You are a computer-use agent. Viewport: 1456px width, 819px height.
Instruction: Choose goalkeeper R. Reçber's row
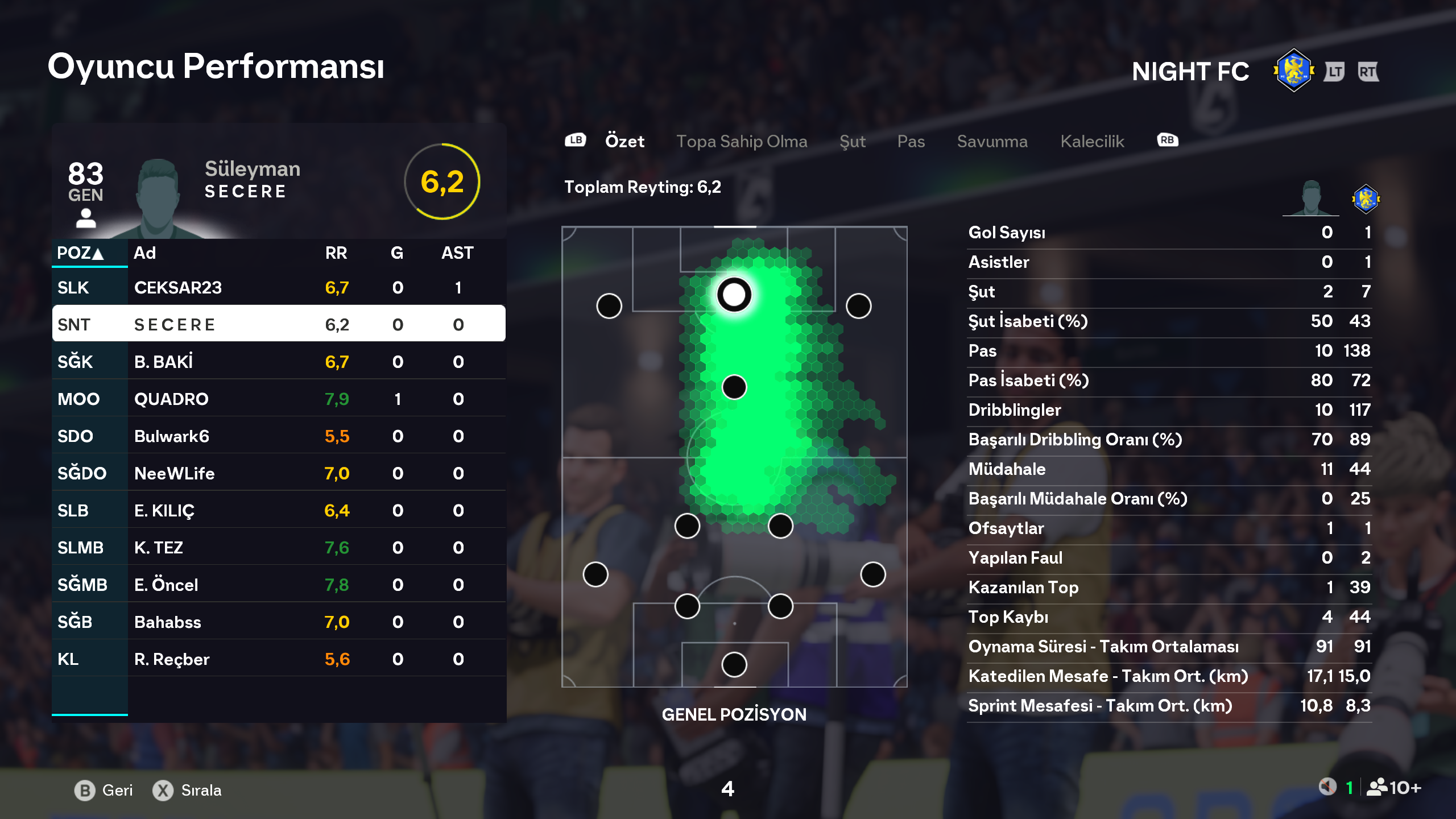(279, 659)
